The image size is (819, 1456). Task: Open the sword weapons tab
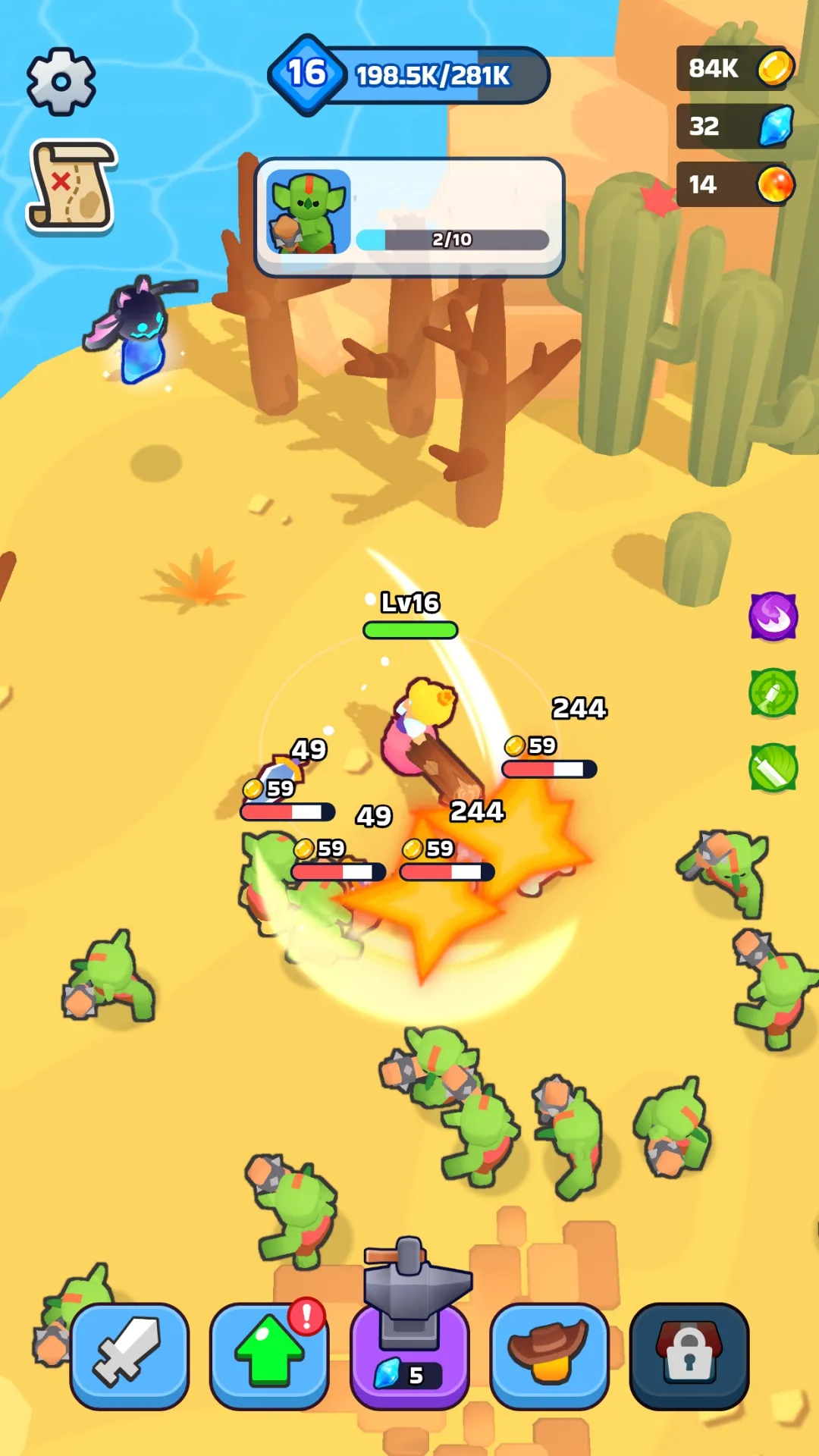coord(129,1356)
